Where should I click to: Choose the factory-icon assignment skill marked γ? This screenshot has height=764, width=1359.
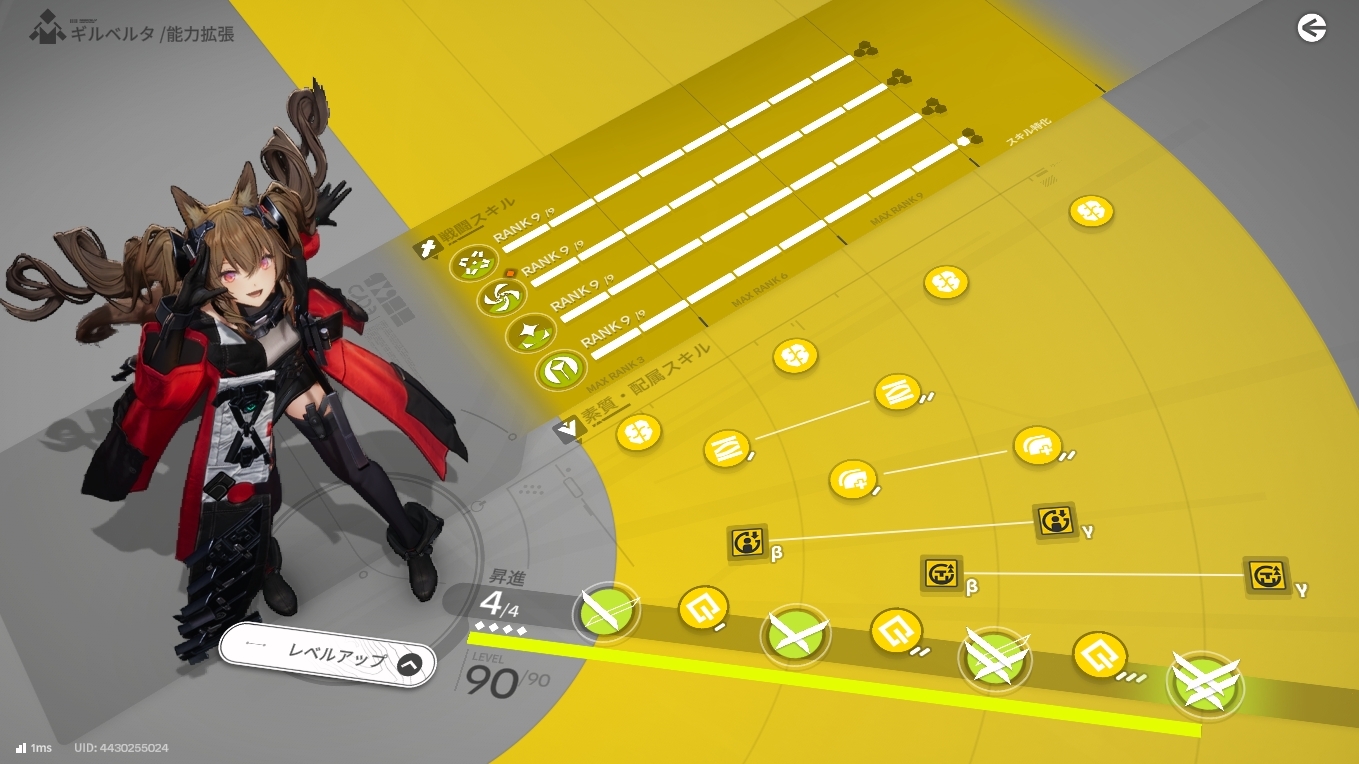1267,576
